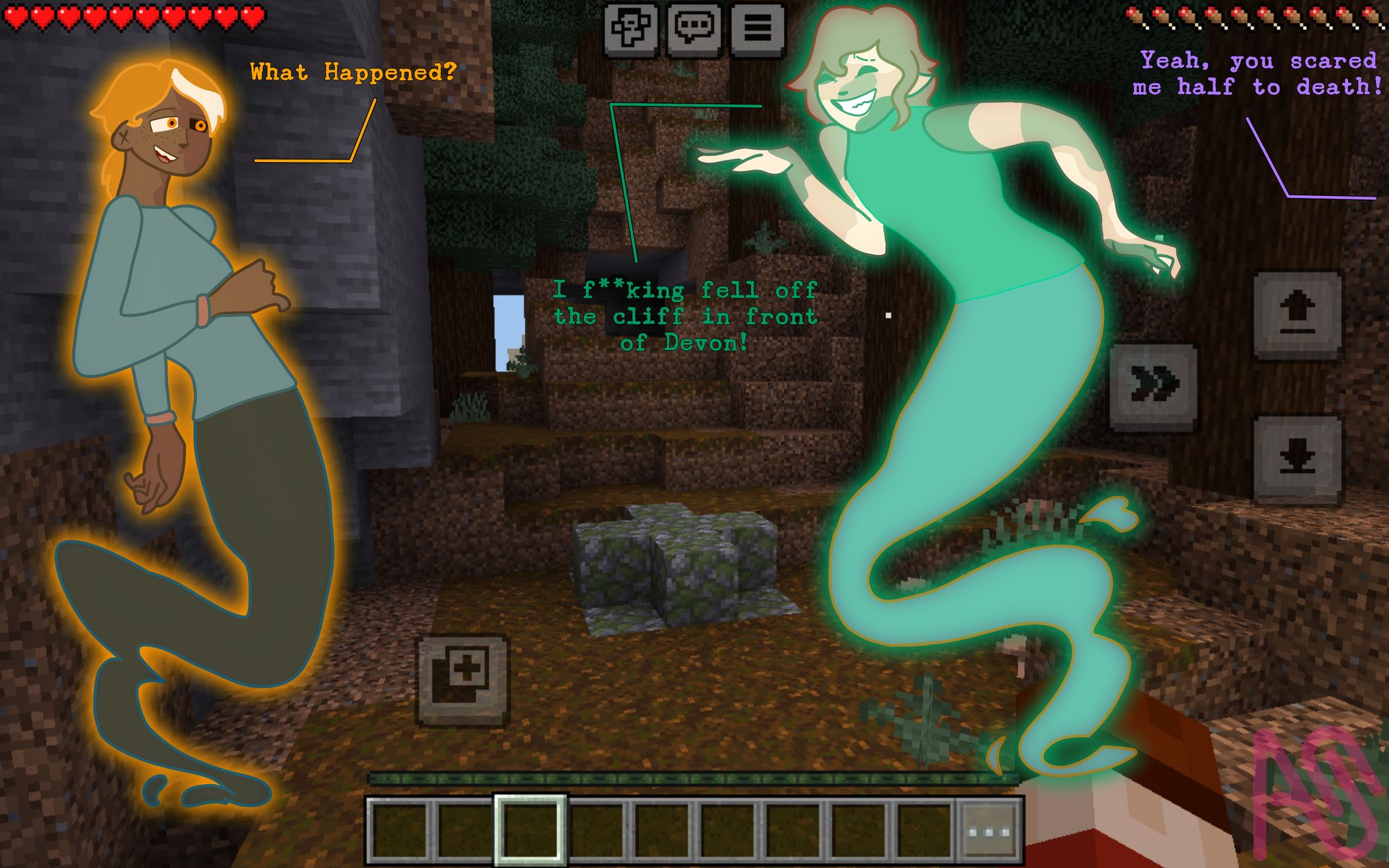This screenshot has width=1389, height=868.
Task: Select the highlighted hotbar slot
Action: tap(530, 831)
